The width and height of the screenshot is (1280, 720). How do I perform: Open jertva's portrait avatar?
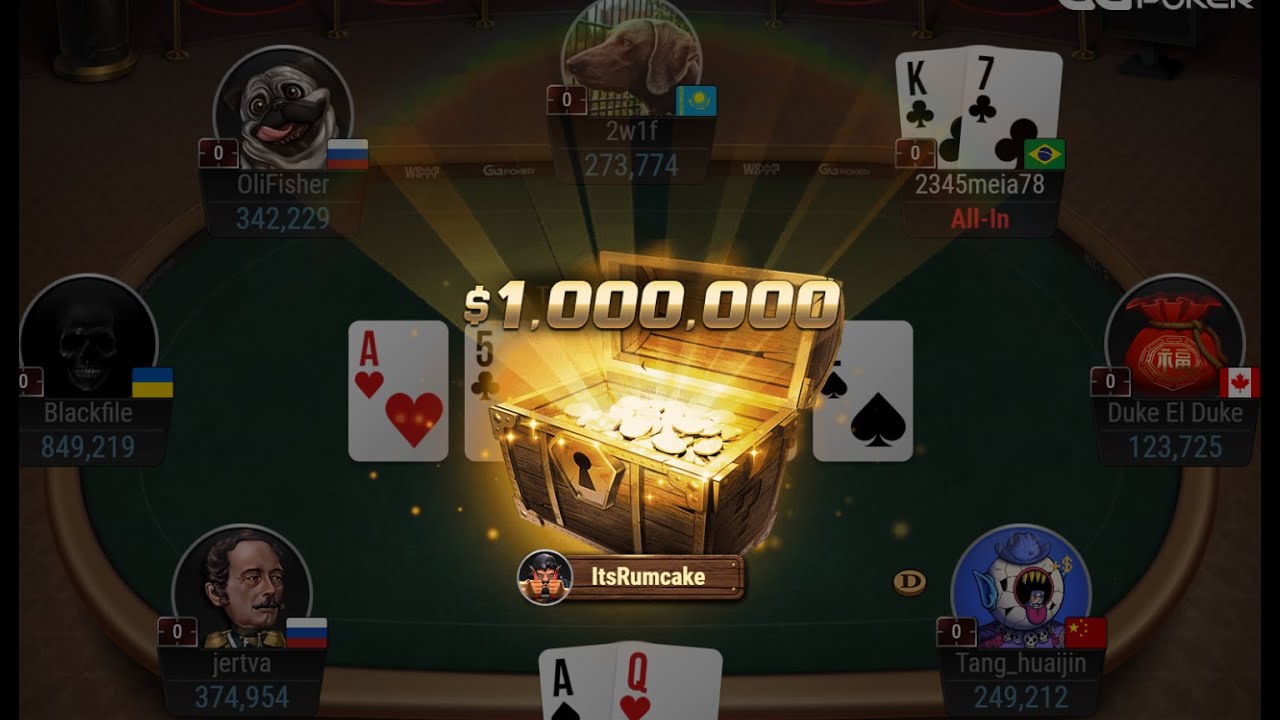(x=242, y=590)
